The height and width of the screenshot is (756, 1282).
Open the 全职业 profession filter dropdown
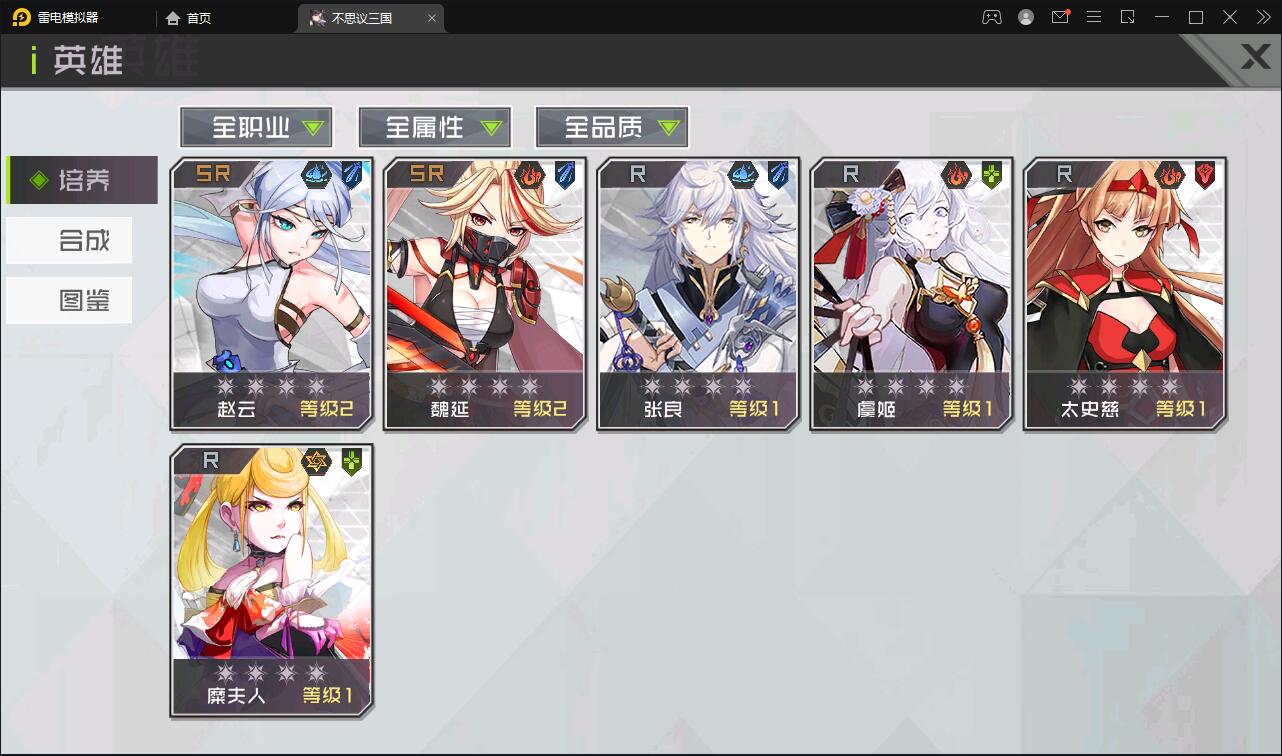point(255,127)
